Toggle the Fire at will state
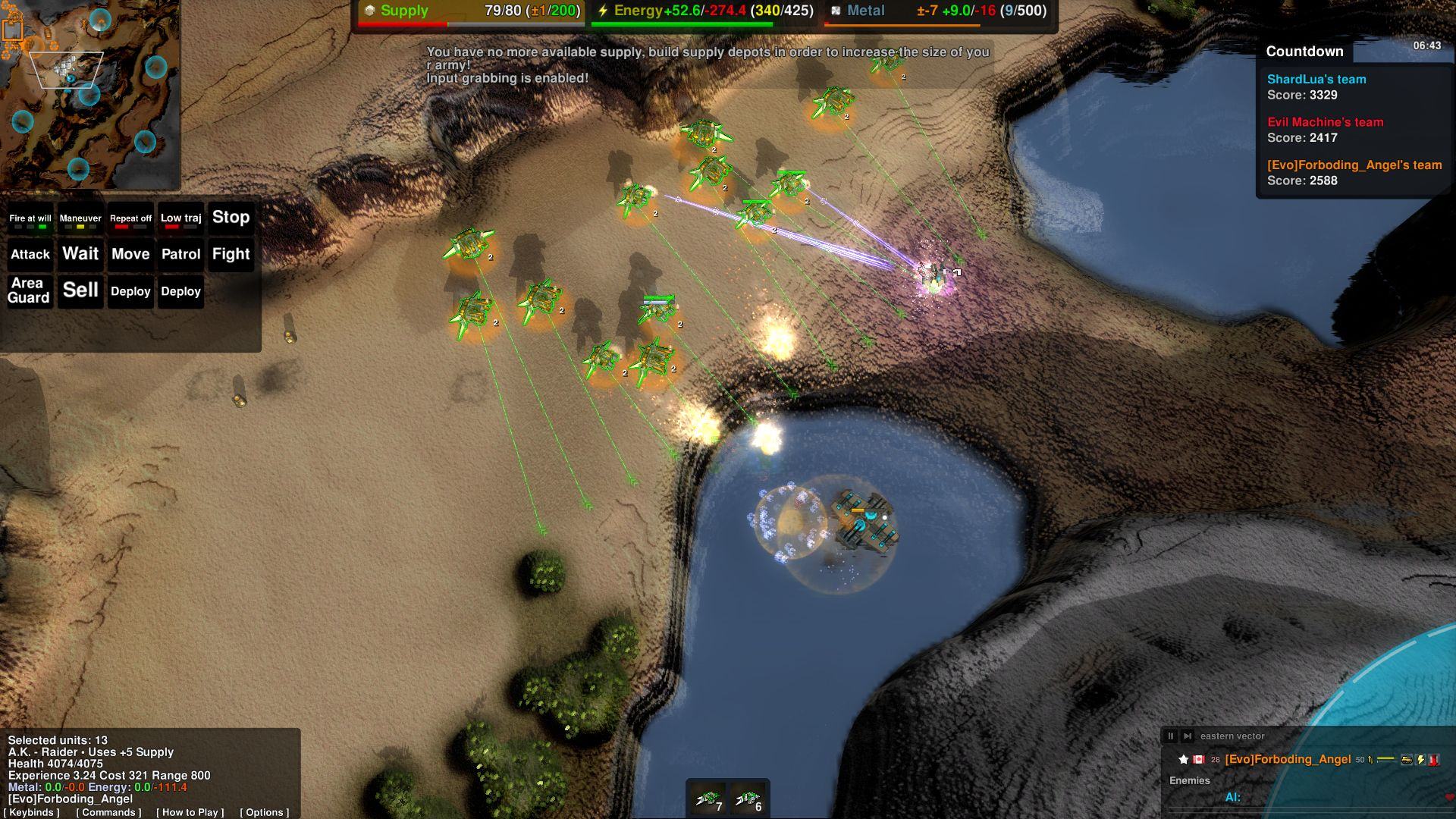This screenshot has width=1456, height=819. point(30,220)
